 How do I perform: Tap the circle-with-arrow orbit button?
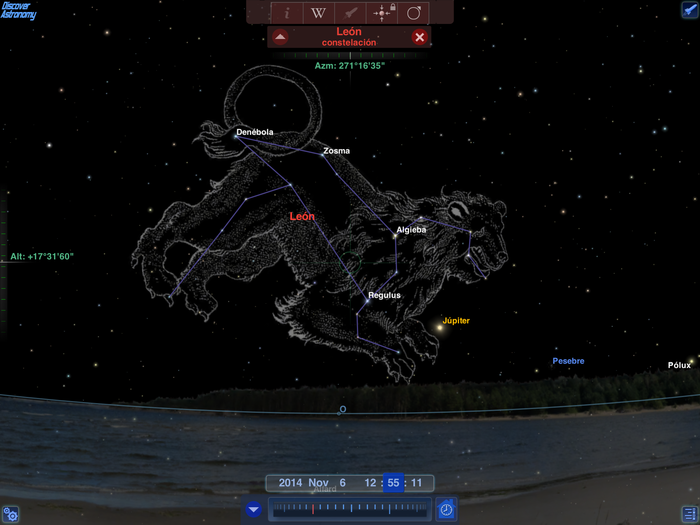pos(414,13)
